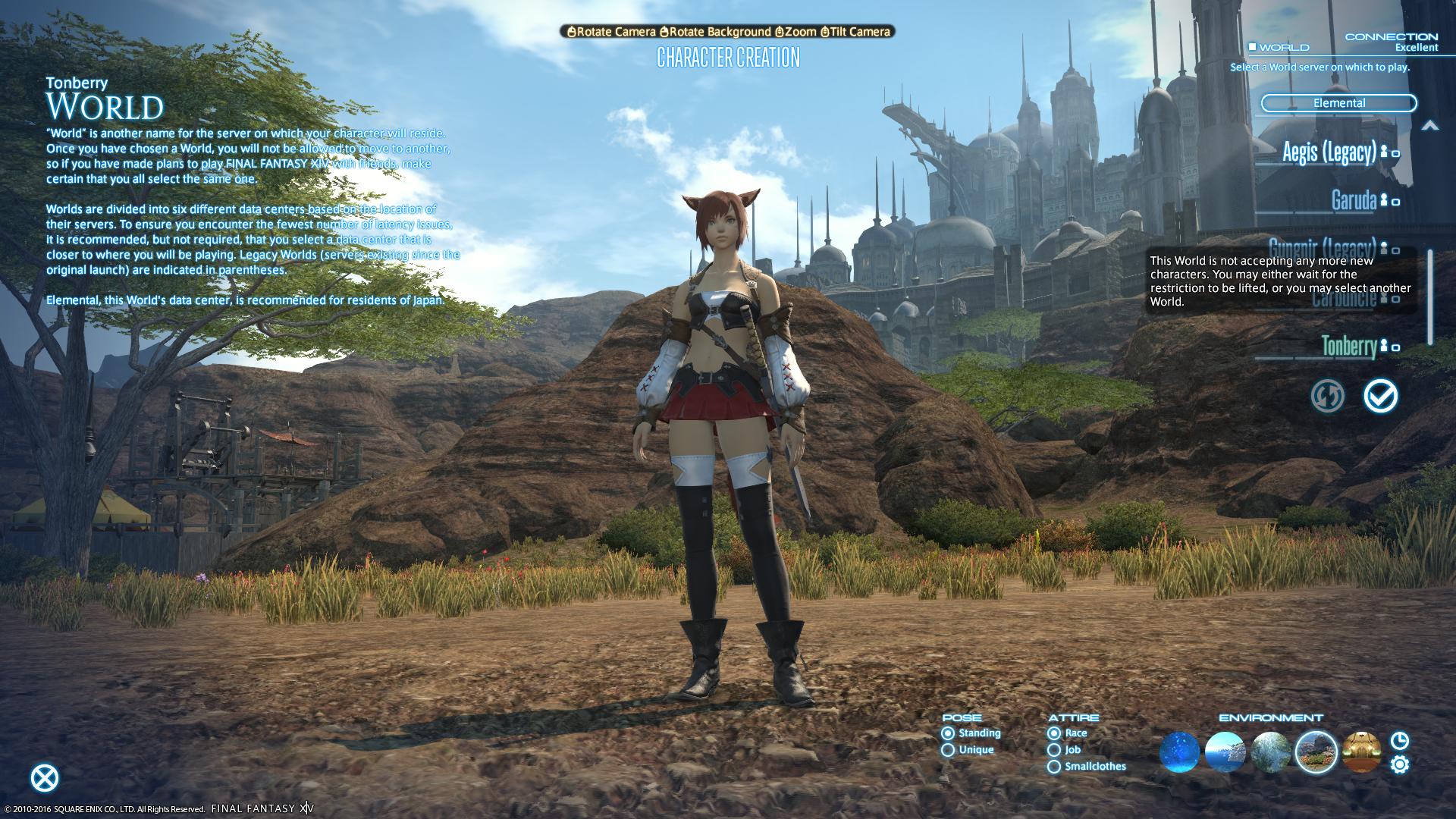Select the forest environment thumbnail
Screen dimensions: 1456x819
pyautogui.click(x=1270, y=752)
